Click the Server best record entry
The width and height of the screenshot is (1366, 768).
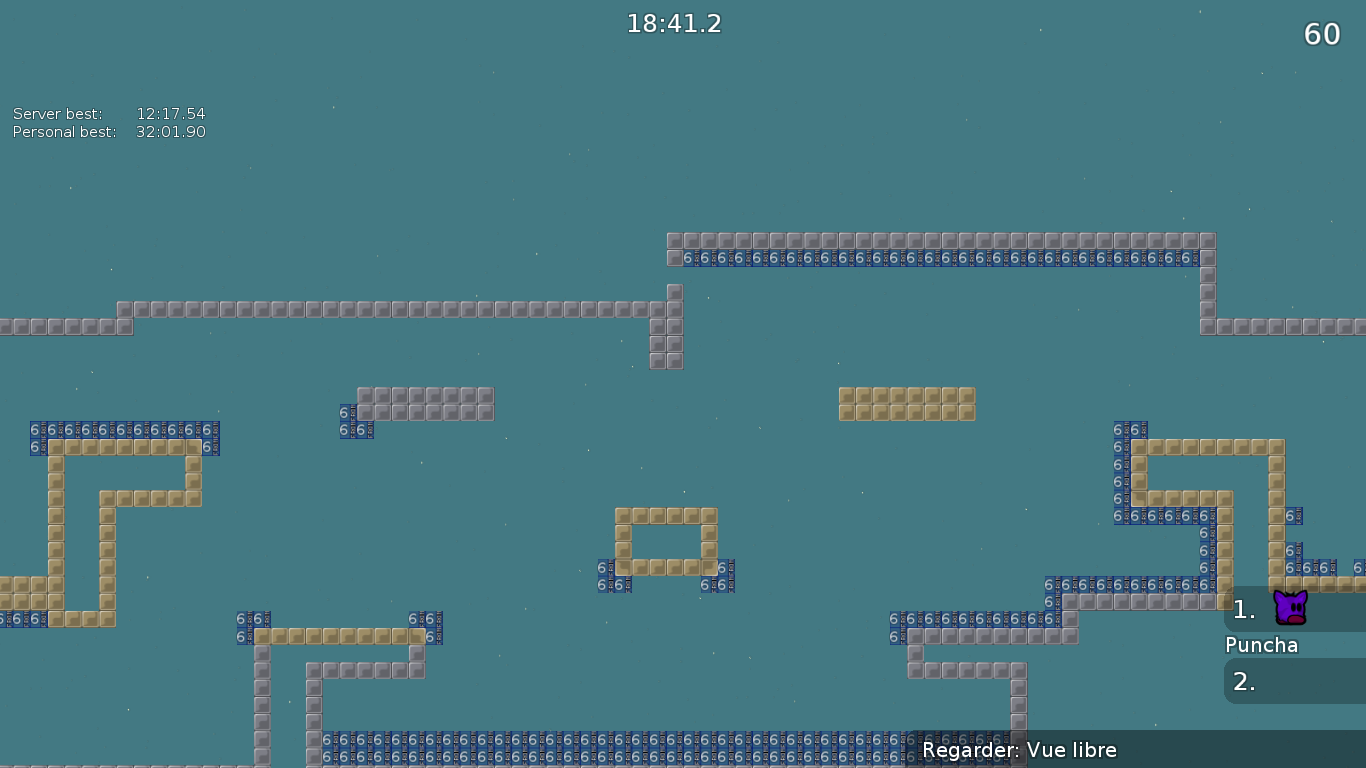click(x=108, y=113)
